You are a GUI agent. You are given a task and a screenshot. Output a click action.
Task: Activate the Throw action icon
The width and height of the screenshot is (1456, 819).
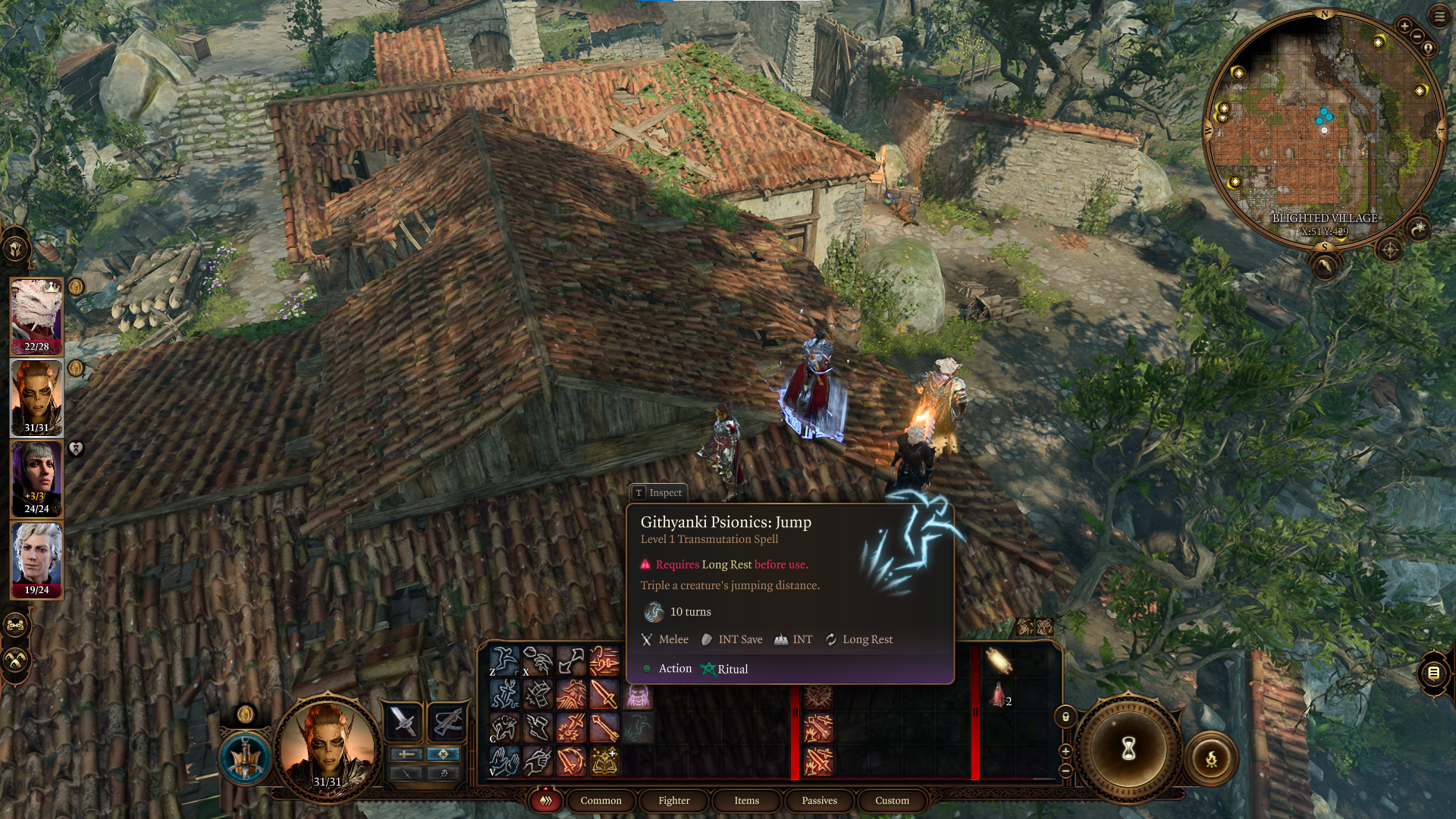click(x=538, y=661)
